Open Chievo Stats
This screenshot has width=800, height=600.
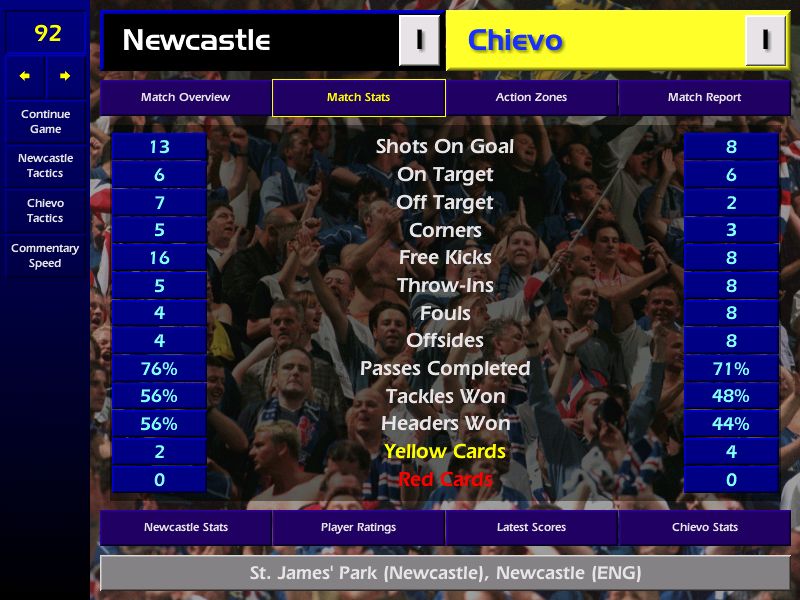[x=704, y=528]
